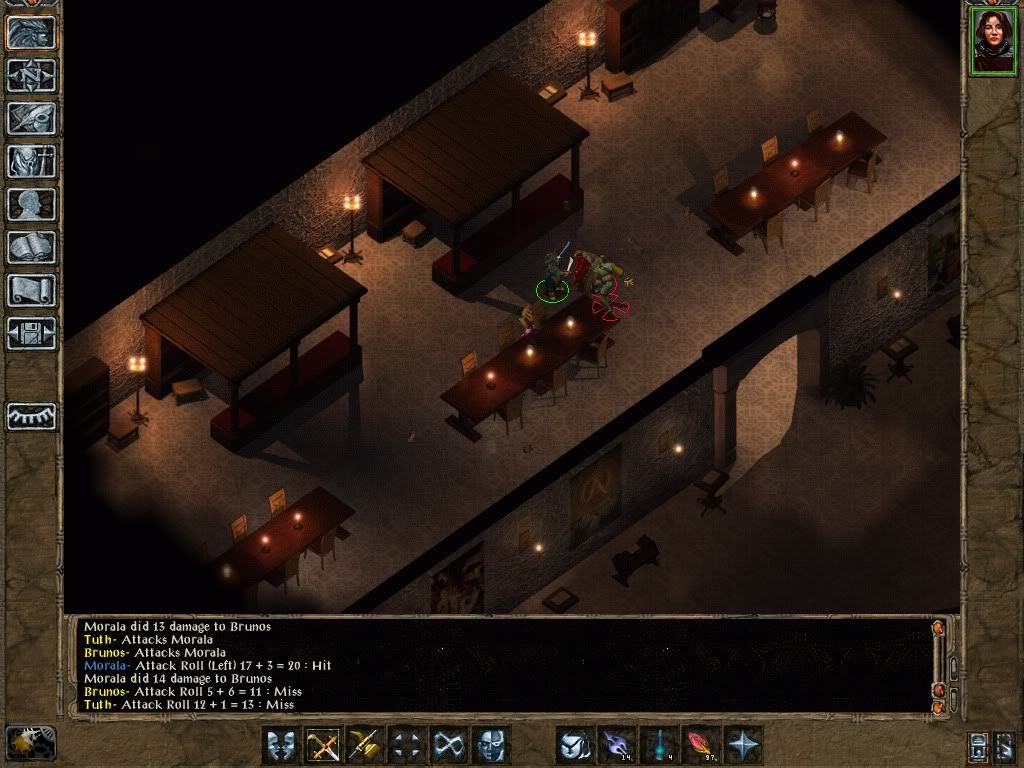Show the inventory screen
This screenshot has height=768, width=1024.
pyautogui.click(x=31, y=161)
